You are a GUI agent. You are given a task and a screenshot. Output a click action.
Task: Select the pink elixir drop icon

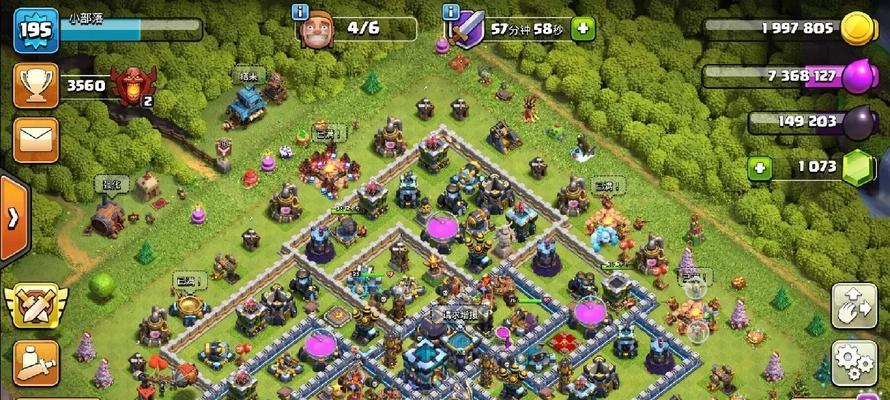click(x=858, y=76)
